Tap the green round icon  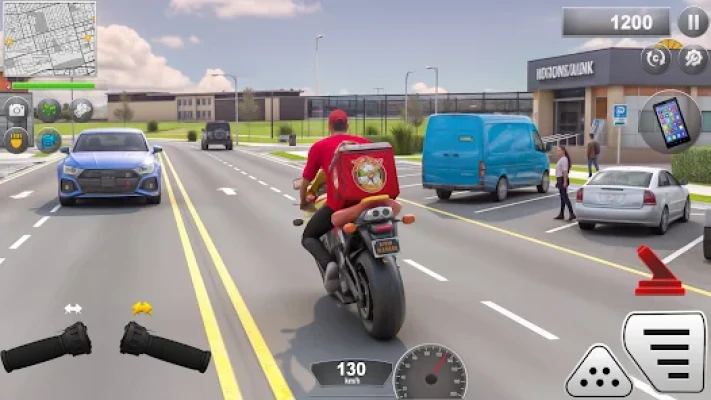pos(49,108)
